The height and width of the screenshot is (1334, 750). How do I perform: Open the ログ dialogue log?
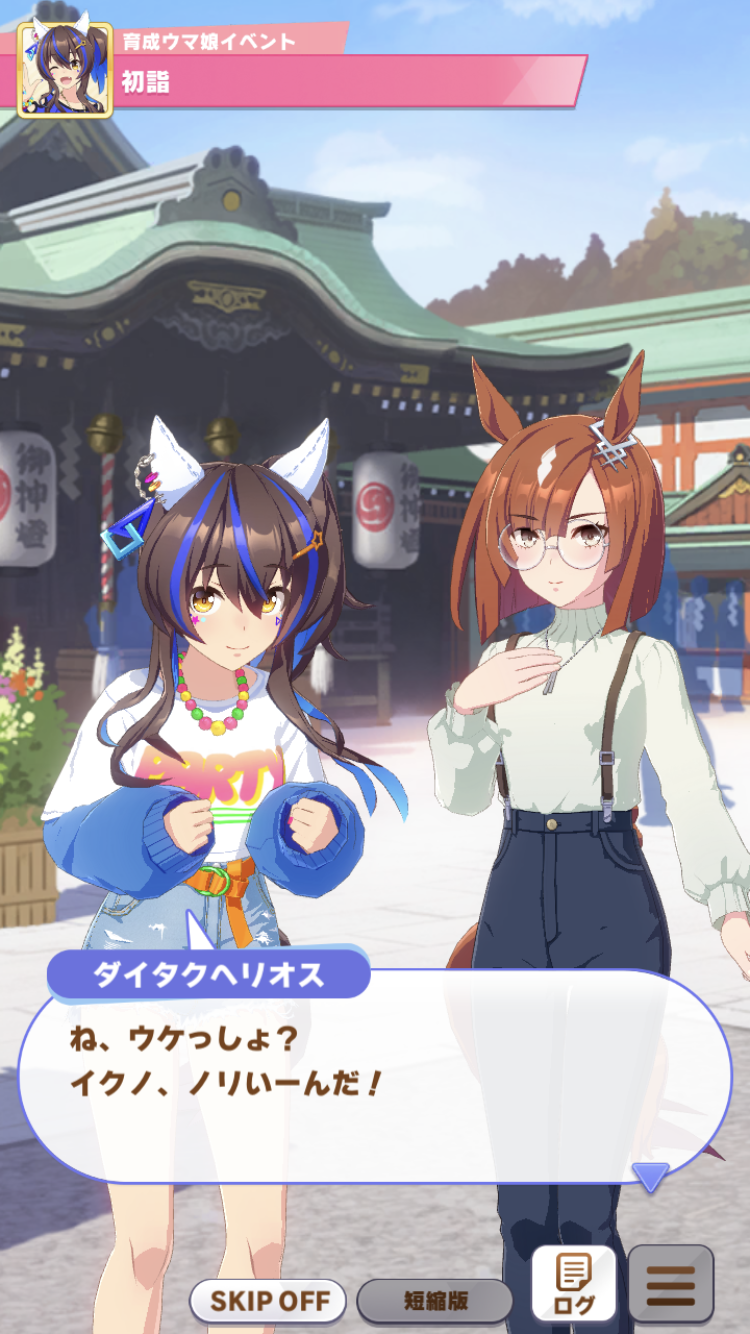tap(573, 1283)
